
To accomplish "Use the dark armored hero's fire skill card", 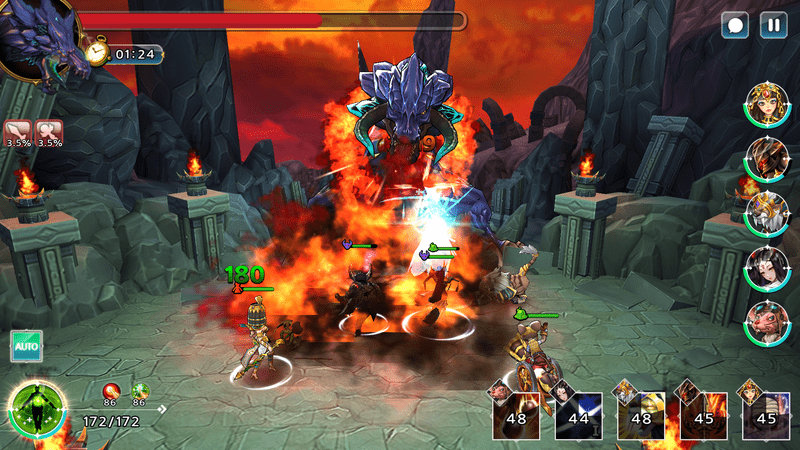I will 704,414.
